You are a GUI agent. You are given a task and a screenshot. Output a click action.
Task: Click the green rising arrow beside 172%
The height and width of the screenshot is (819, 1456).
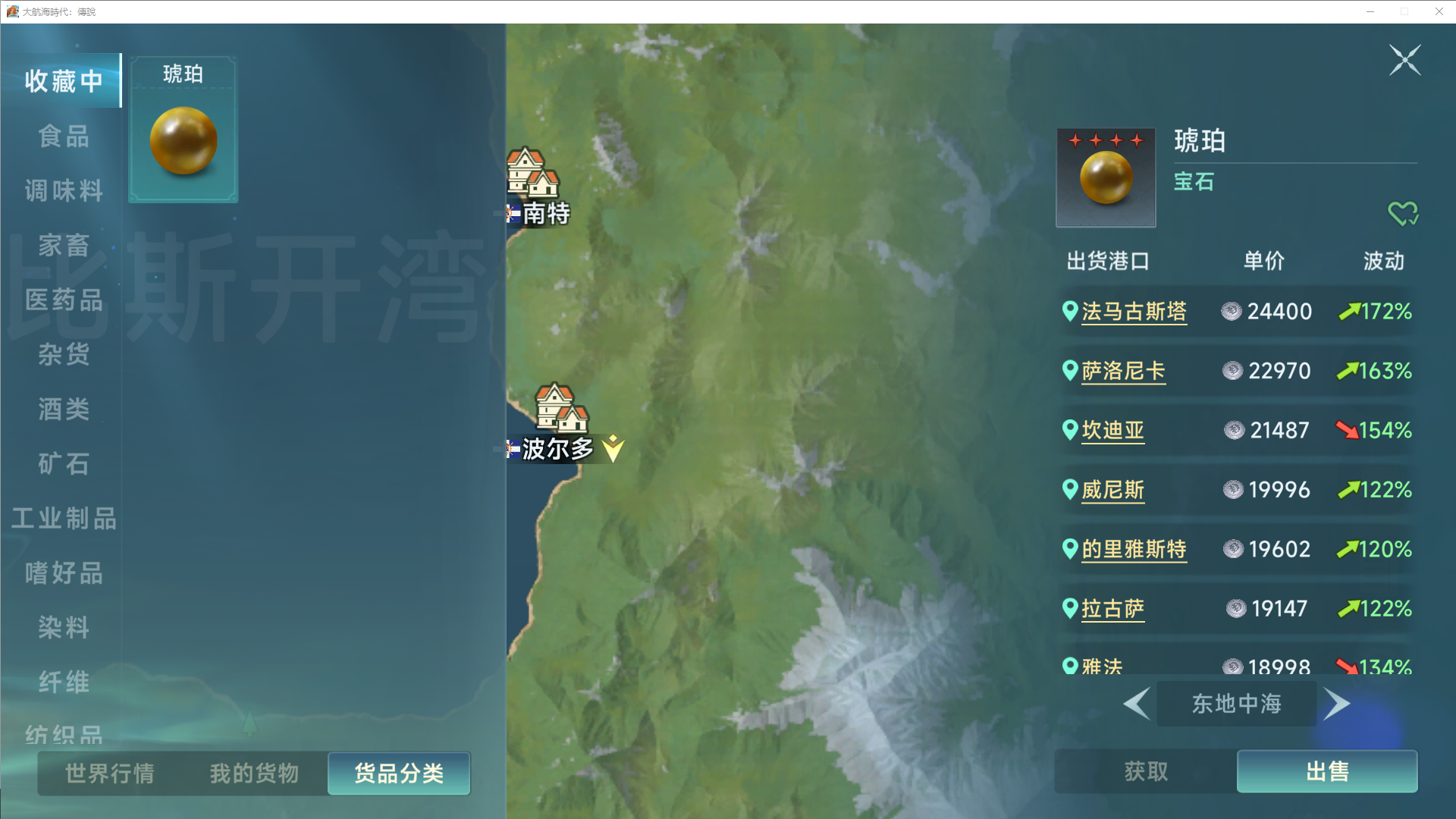point(1349,311)
